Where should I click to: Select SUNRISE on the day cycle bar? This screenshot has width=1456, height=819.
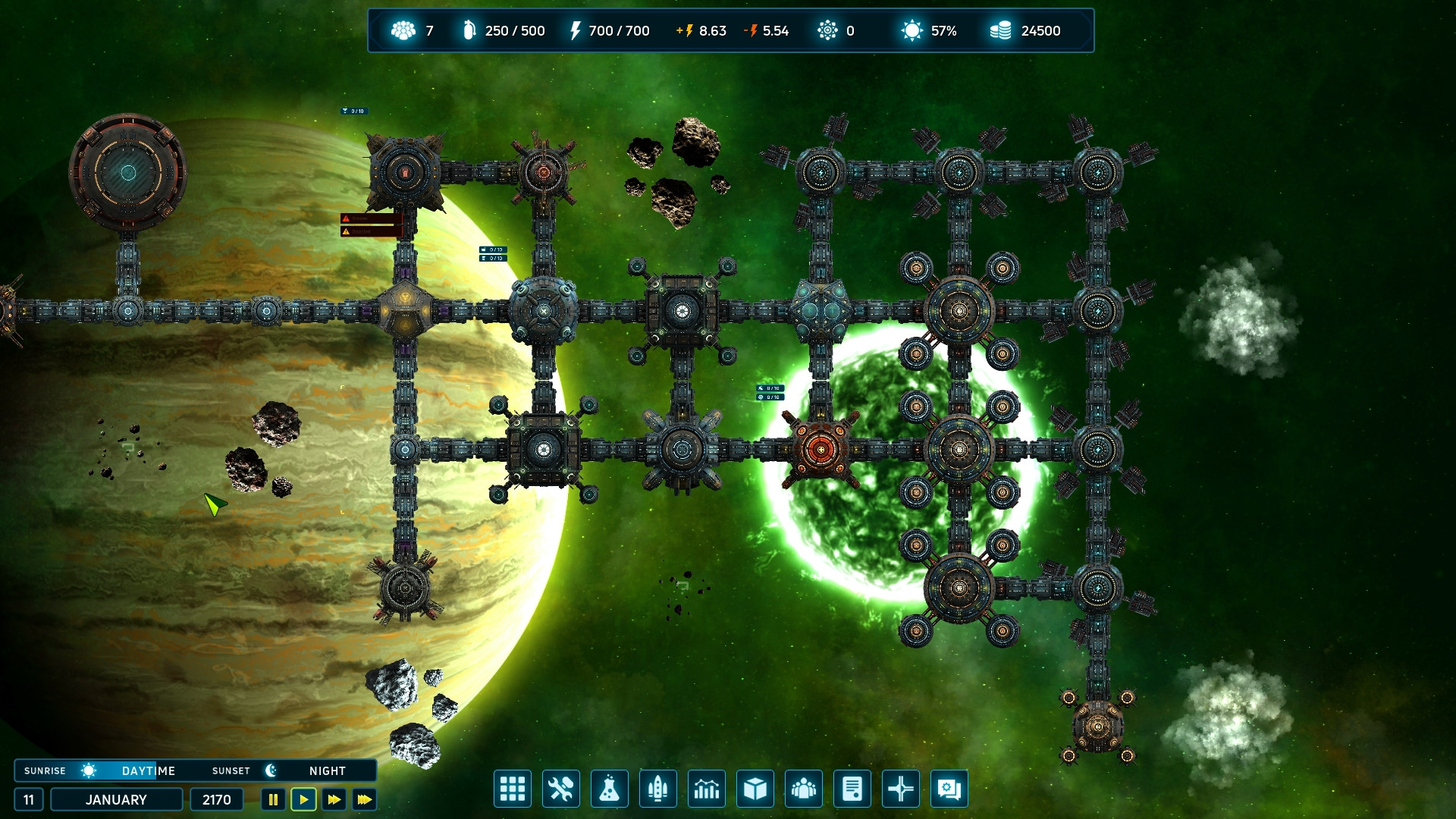click(x=45, y=770)
